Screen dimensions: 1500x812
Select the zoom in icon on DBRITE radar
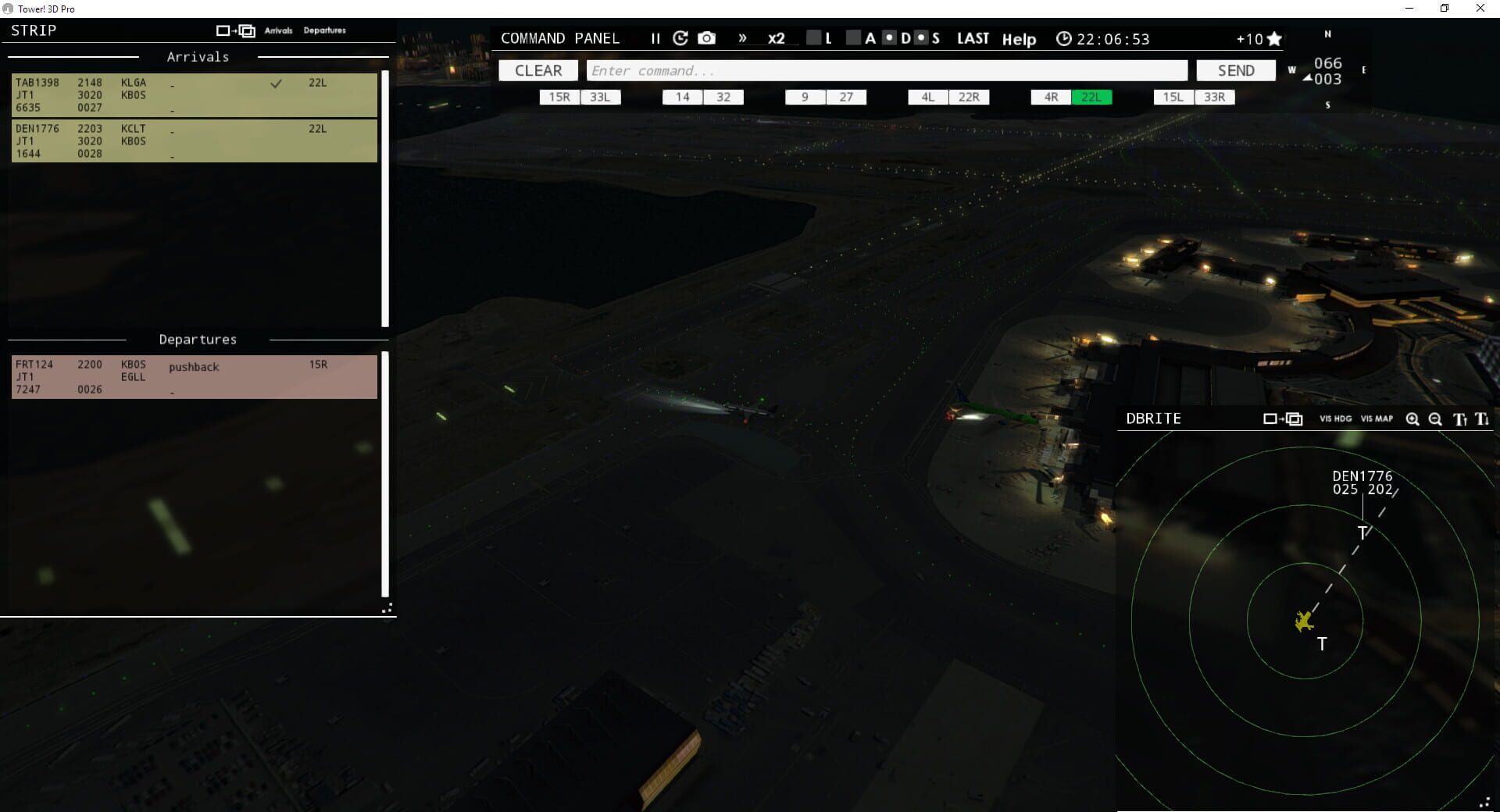click(1412, 419)
